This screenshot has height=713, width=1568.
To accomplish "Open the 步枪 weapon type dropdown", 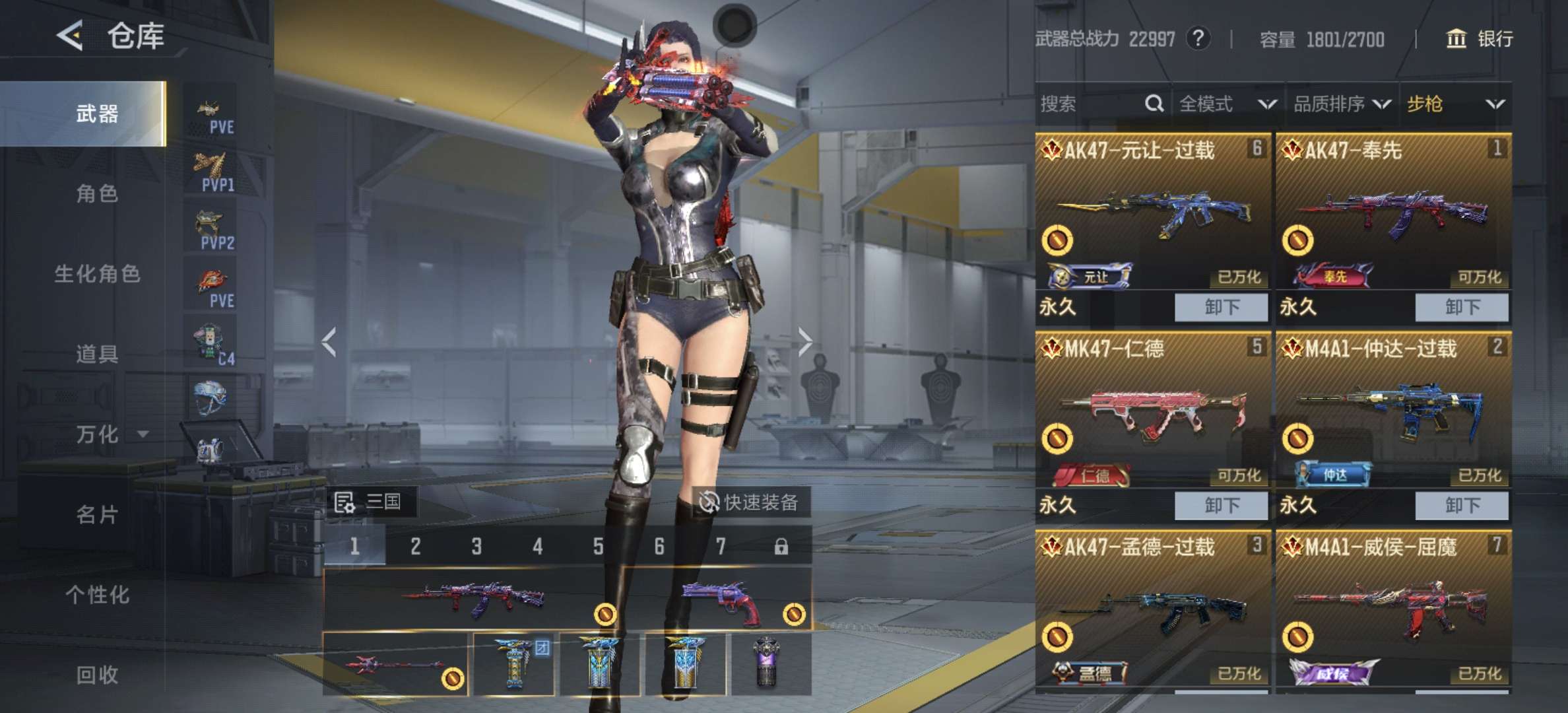I will (1455, 104).
